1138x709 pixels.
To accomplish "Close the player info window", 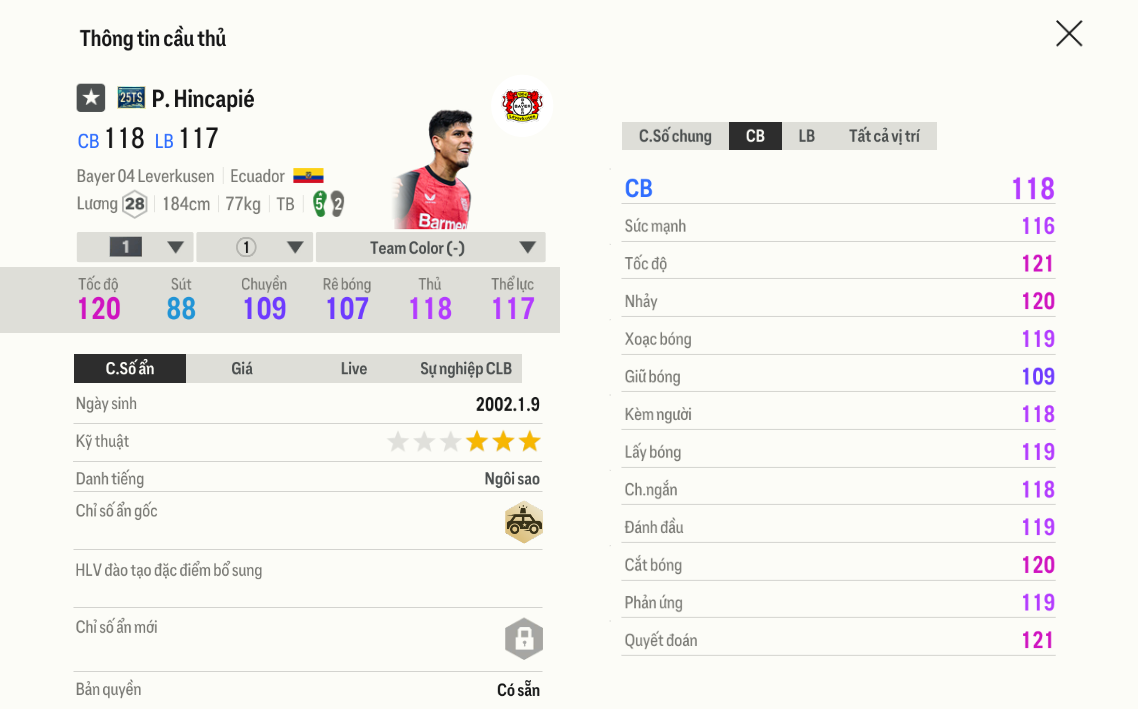I will pyautogui.click(x=1069, y=34).
